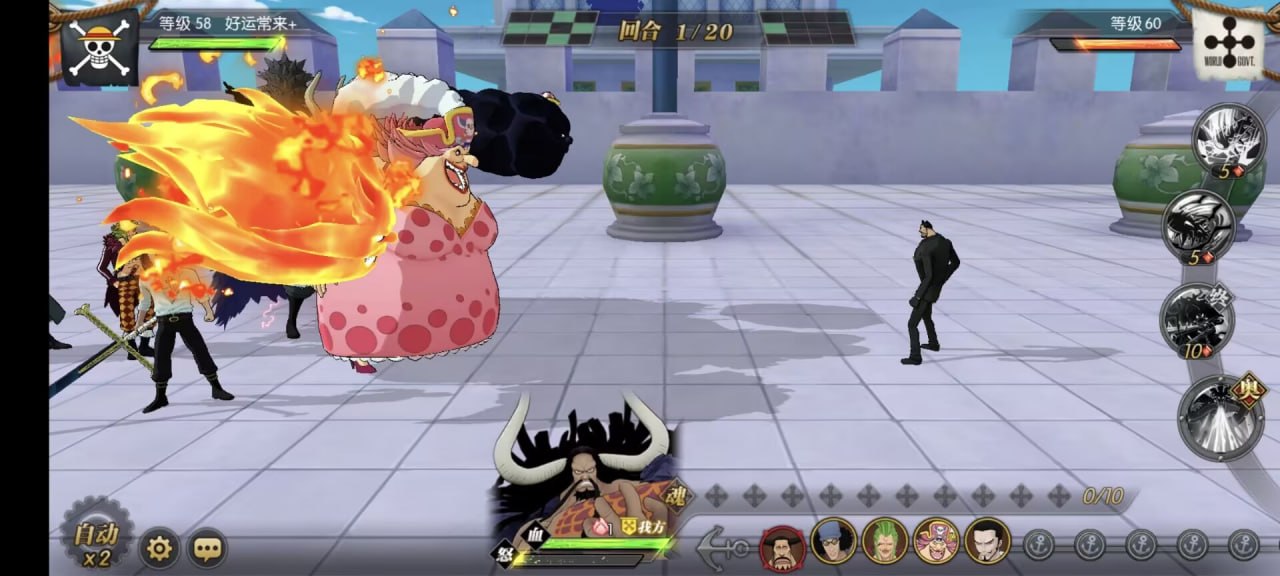The height and width of the screenshot is (576, 1280).
Task: Select Big Mom's turn order portrait
Action: click(936, 541)
